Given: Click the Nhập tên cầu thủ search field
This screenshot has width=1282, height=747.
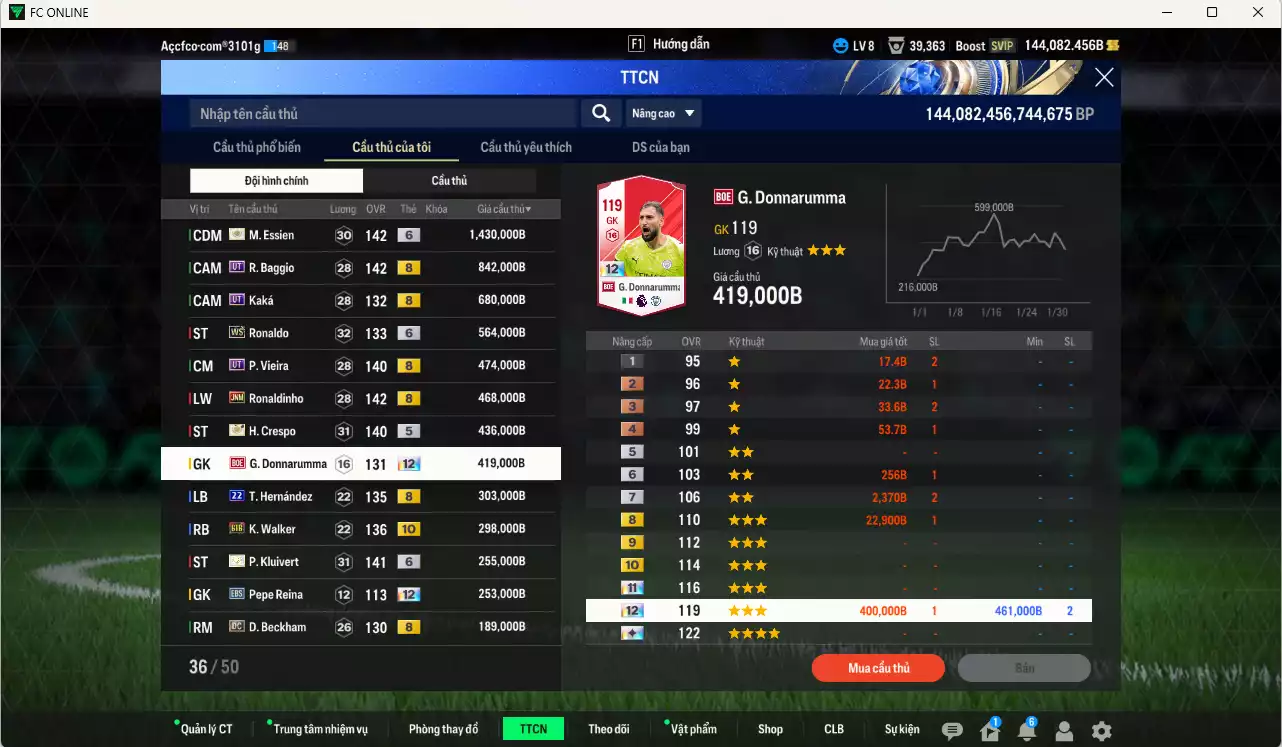Looking at the screenshot, I should [x=380, y=113].
